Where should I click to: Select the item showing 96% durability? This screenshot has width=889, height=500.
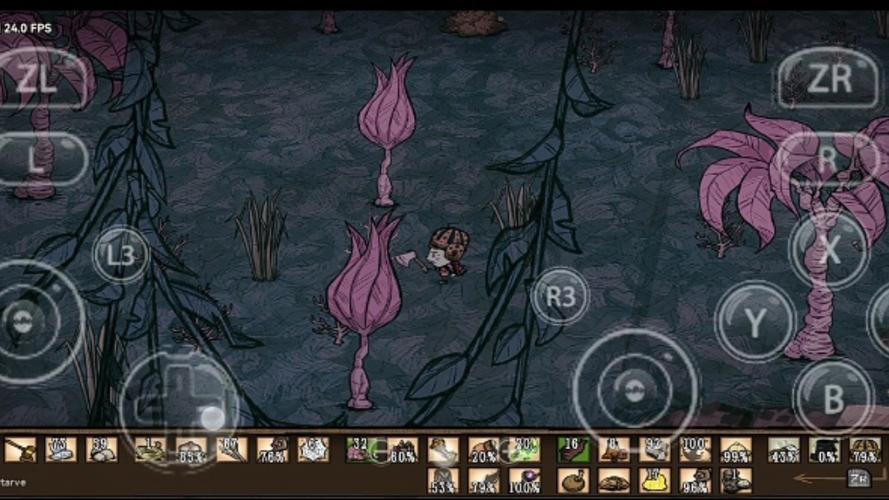click(x=695, y=480)
